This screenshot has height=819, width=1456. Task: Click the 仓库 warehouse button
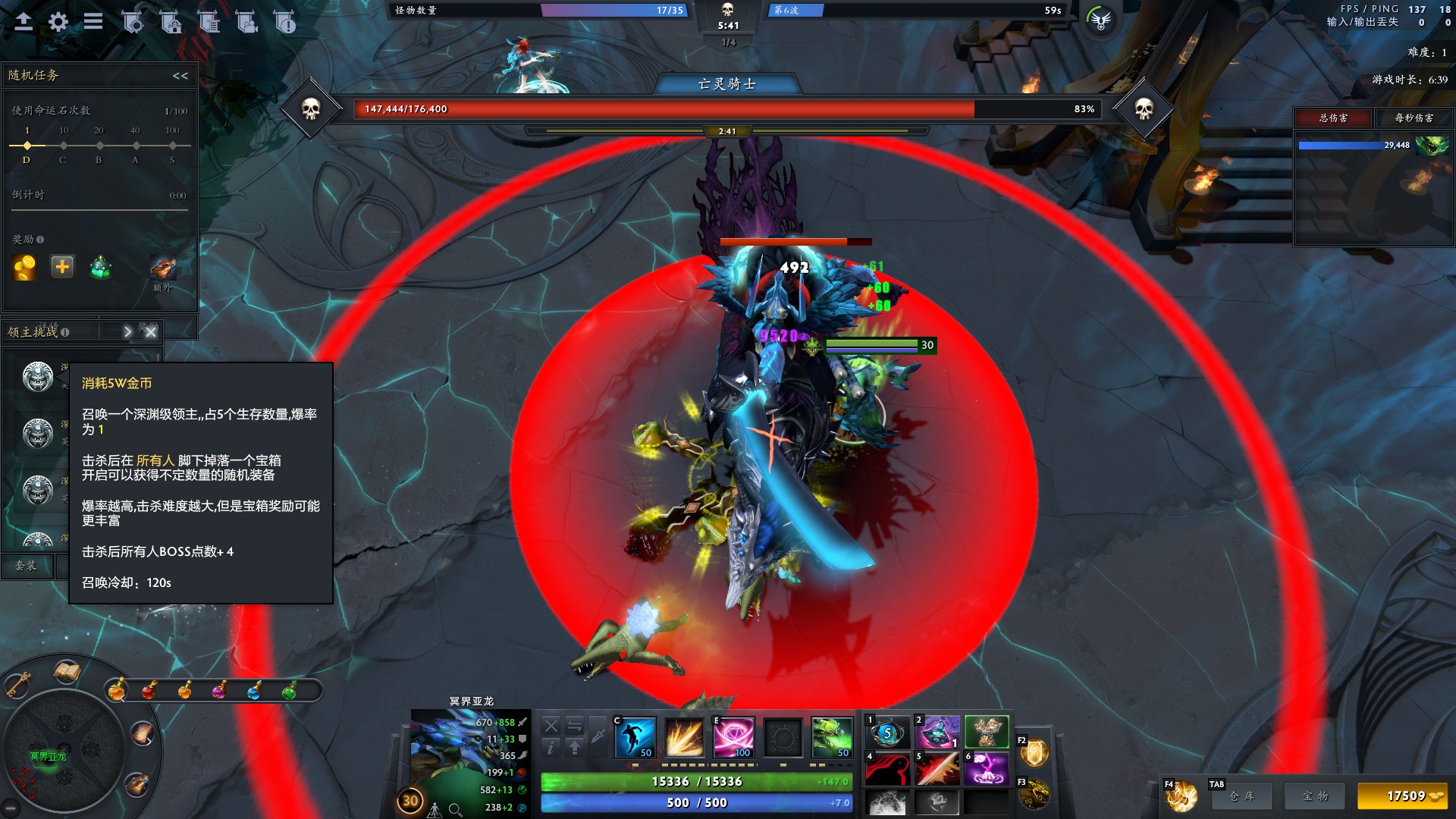[1242, 796]
